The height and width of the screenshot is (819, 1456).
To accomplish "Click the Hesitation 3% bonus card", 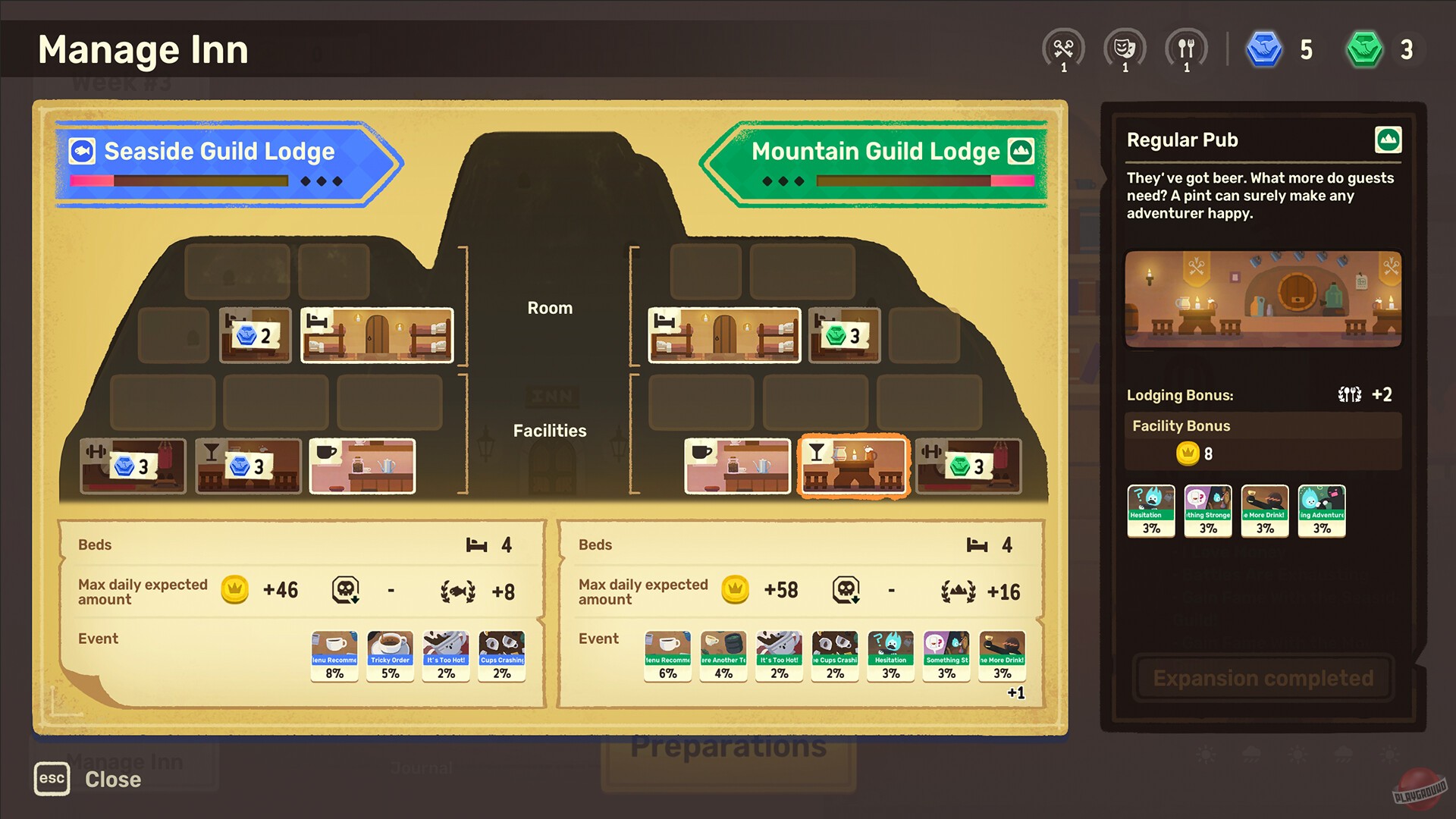I will tap(1150, 510).
